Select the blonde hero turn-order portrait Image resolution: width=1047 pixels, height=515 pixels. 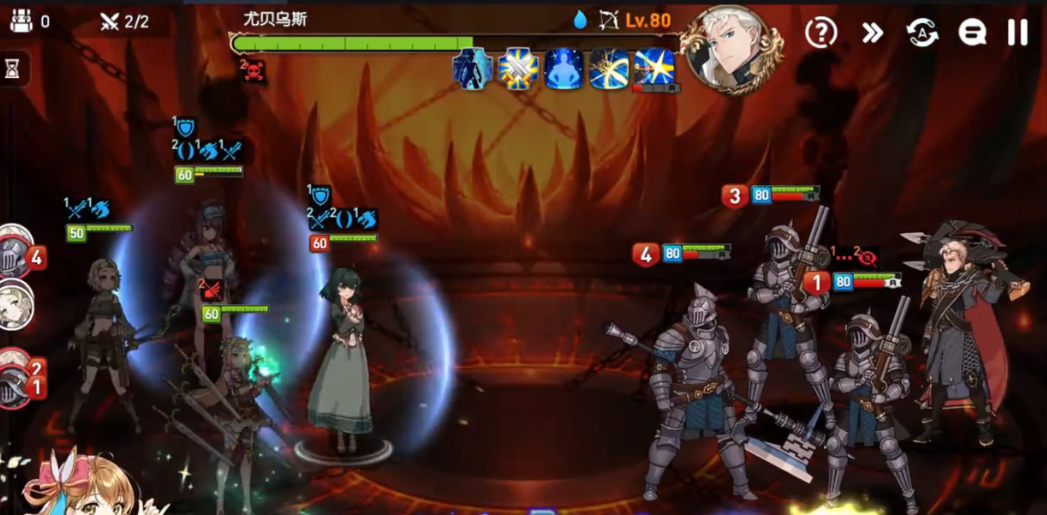pyautogui.click(x=14, y=307)
